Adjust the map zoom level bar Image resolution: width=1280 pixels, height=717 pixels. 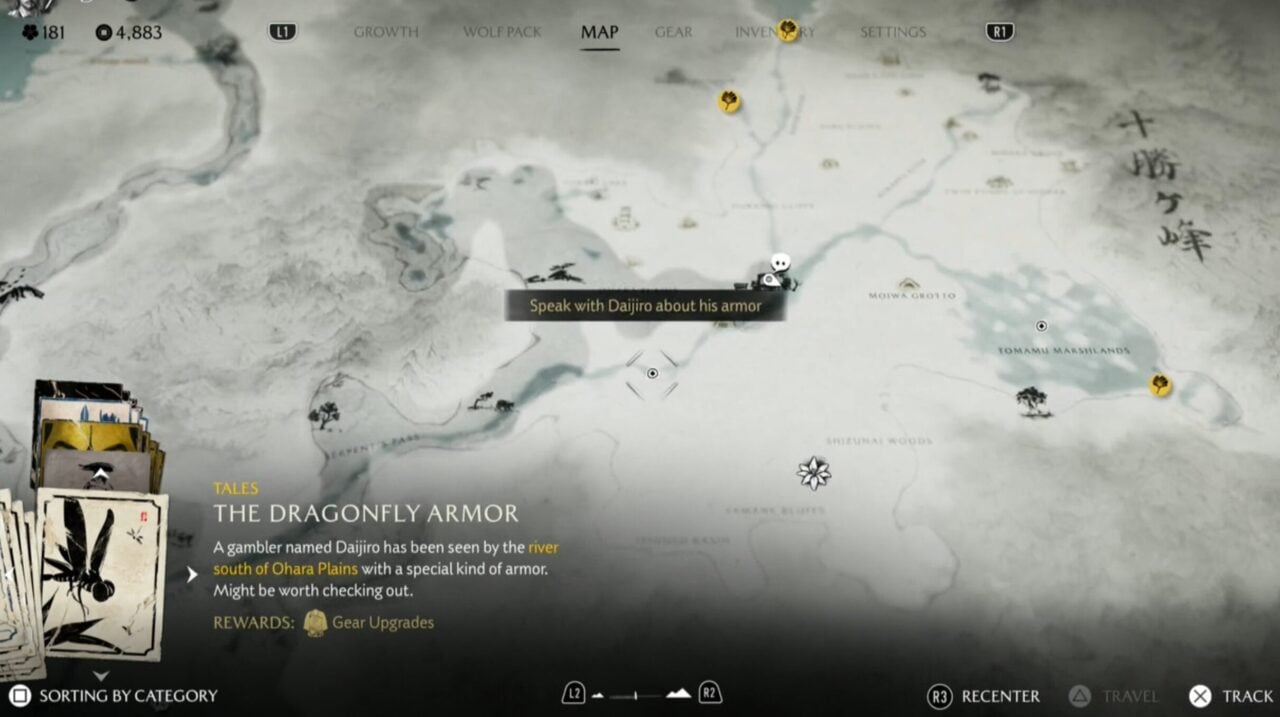coord(640,694)
